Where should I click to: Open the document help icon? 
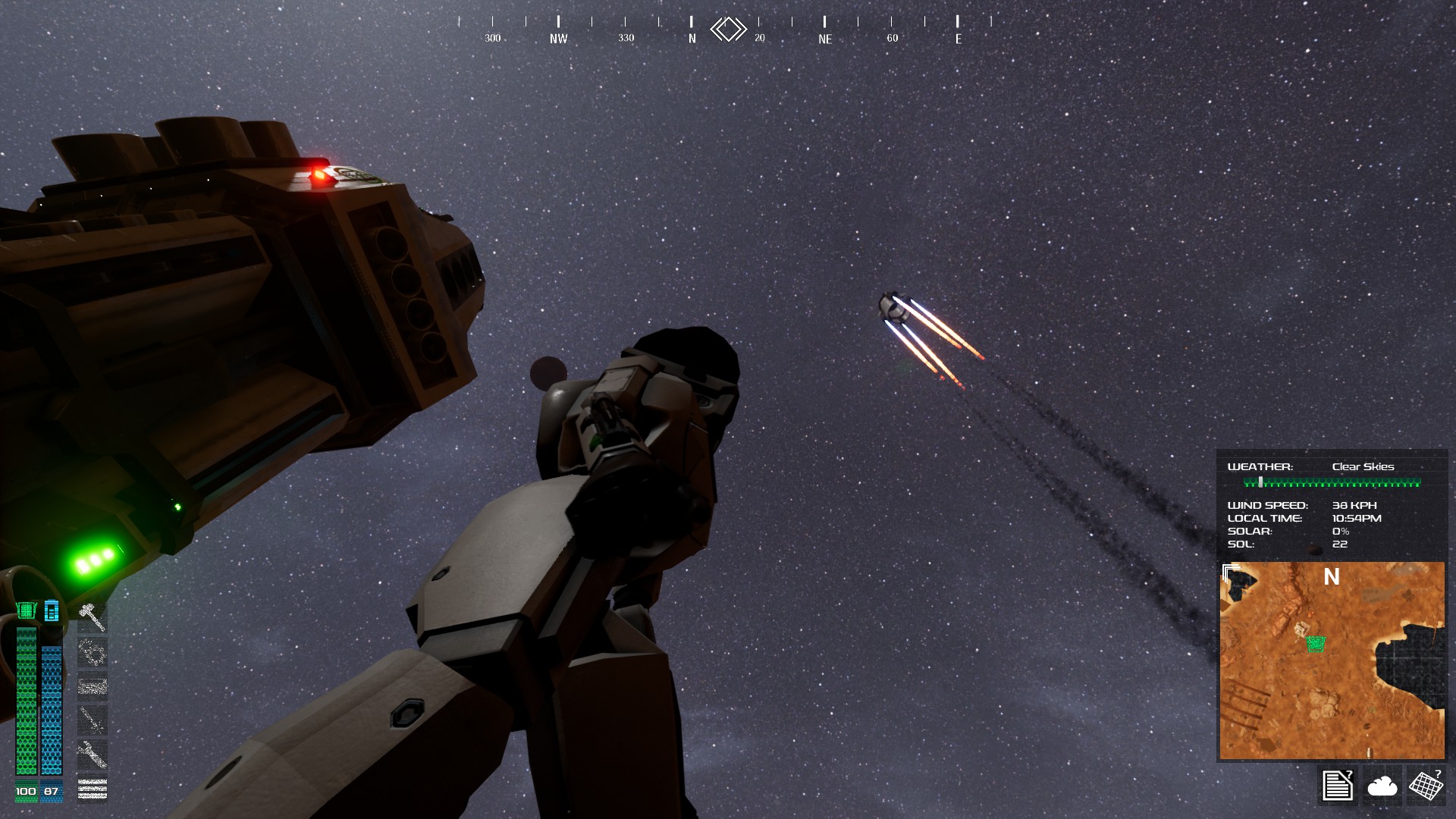(x=1337, y=785)
